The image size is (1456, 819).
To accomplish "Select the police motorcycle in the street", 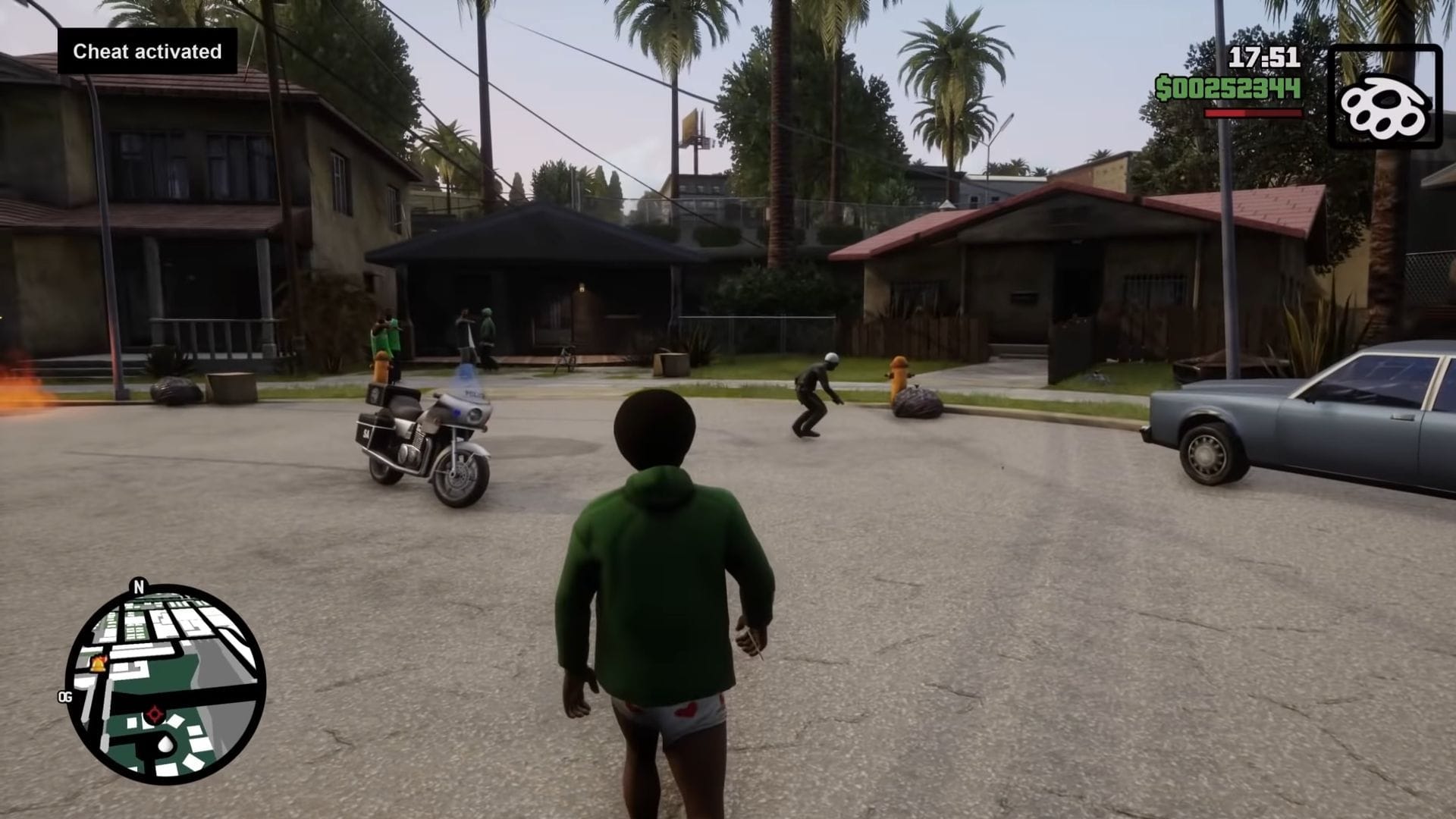I will pos(425,432).
